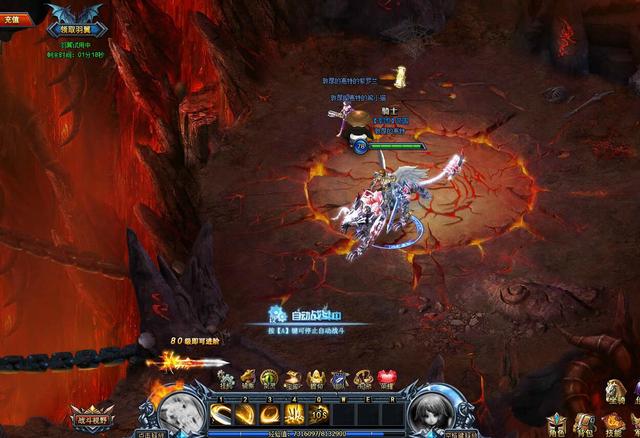
Task: Click the left character portrait orb
Action: click(x=176, y=410)
